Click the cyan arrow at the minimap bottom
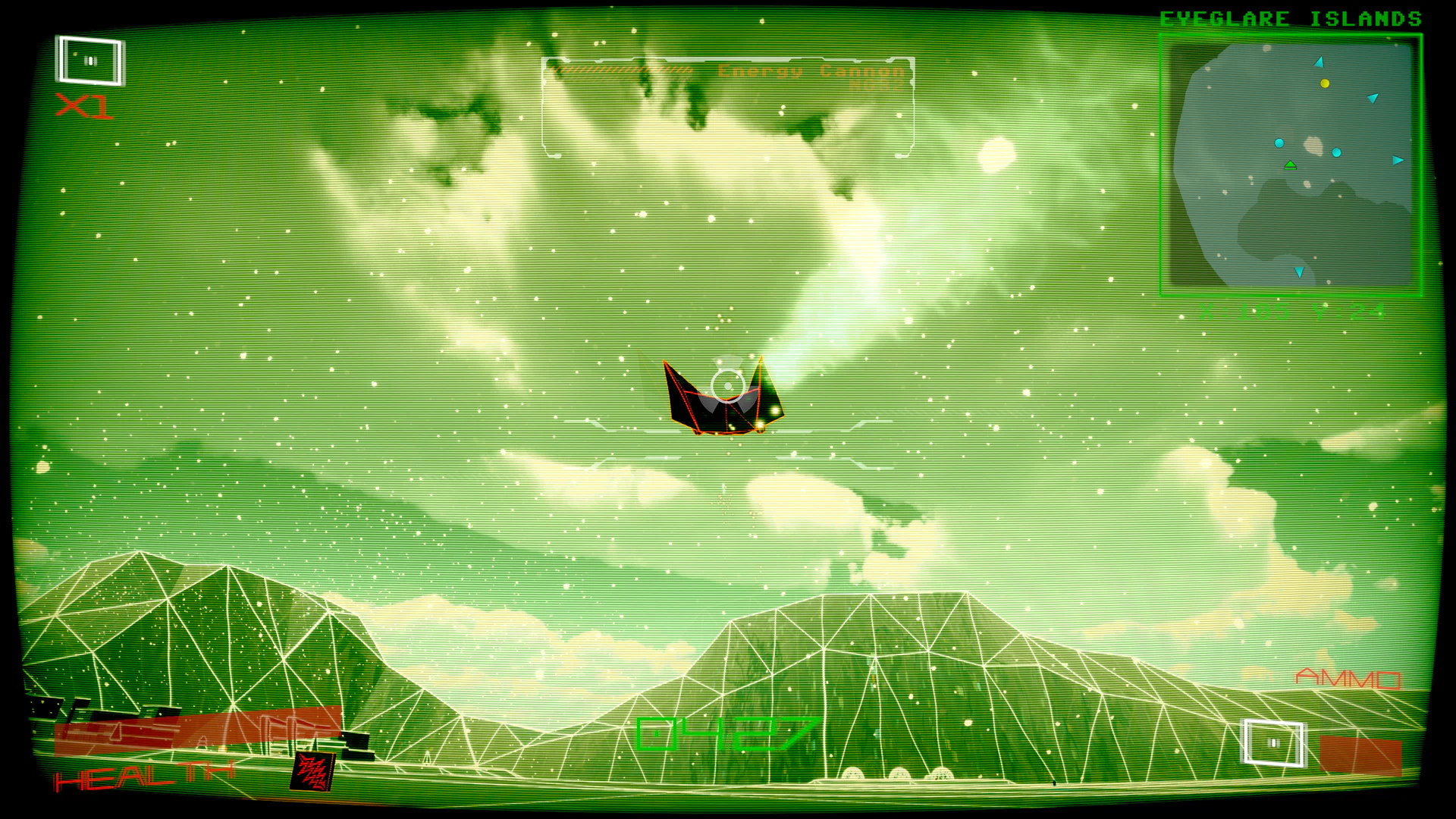1456x819 pixels. (1299, 271)
